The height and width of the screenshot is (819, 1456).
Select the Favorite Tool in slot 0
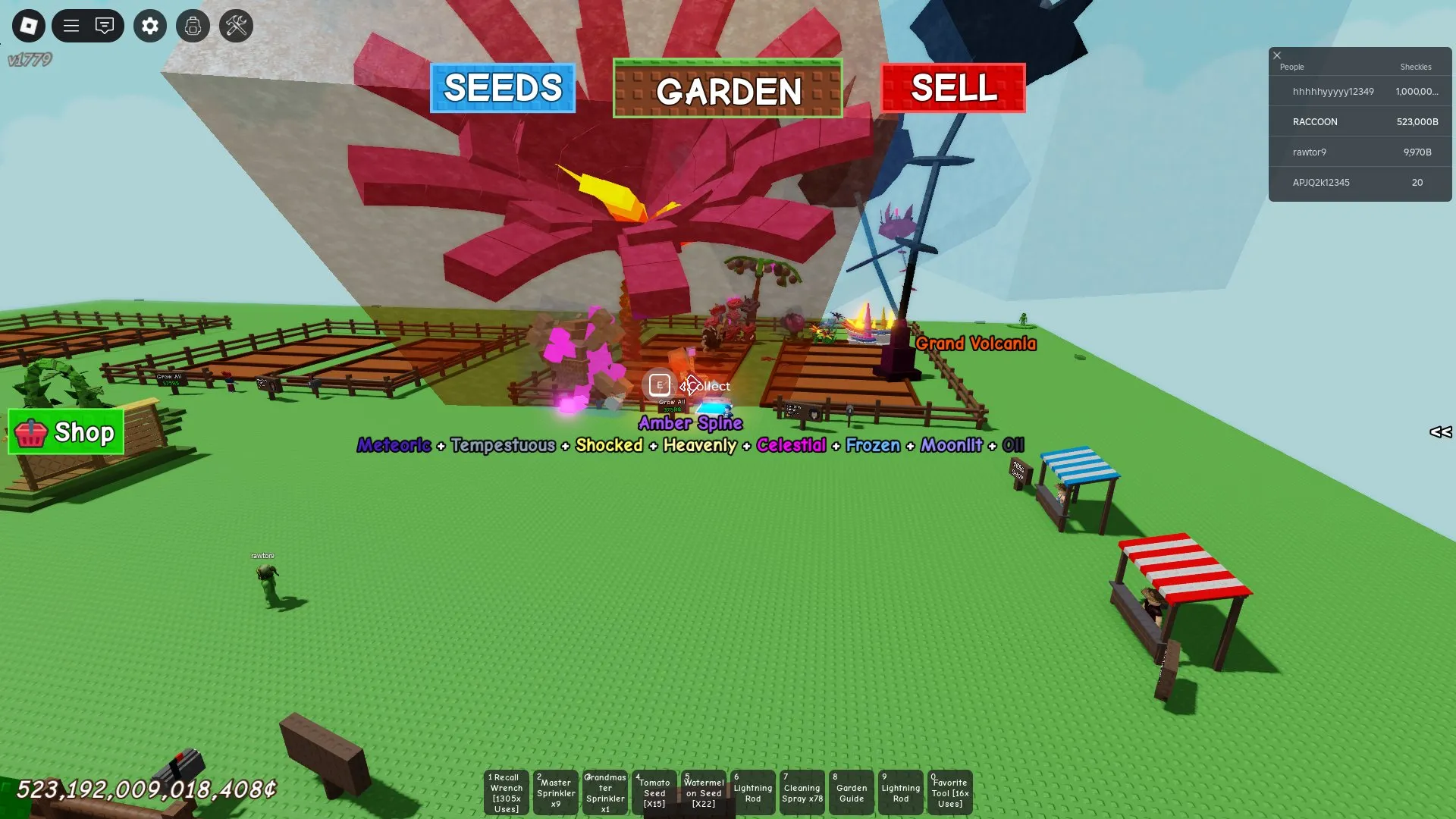pyautogui.click(x=949, y=792)
